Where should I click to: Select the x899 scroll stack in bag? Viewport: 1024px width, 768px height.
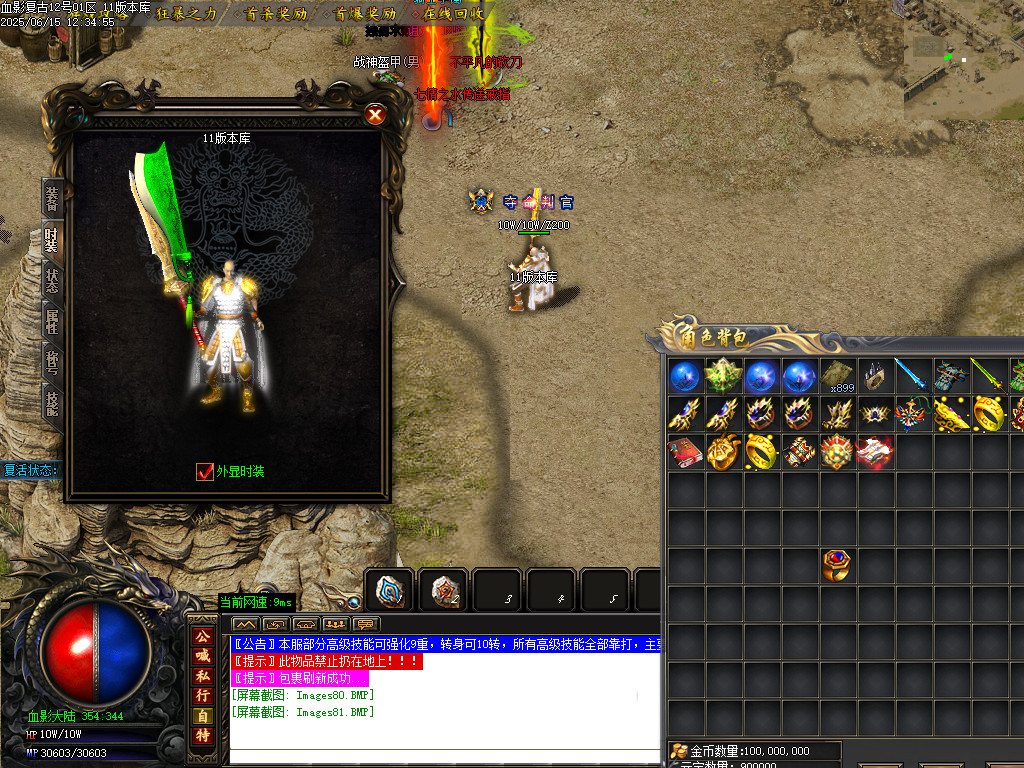[x=839, y=376]
